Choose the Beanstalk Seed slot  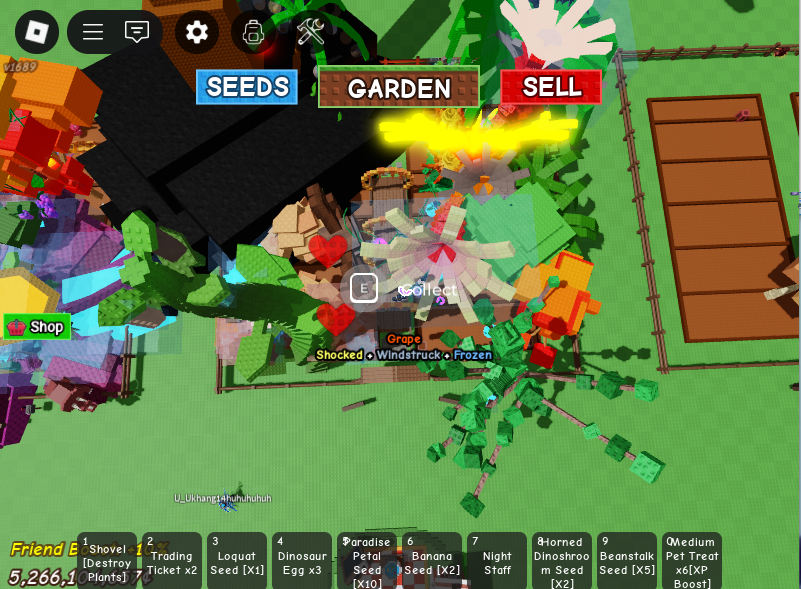627,561
